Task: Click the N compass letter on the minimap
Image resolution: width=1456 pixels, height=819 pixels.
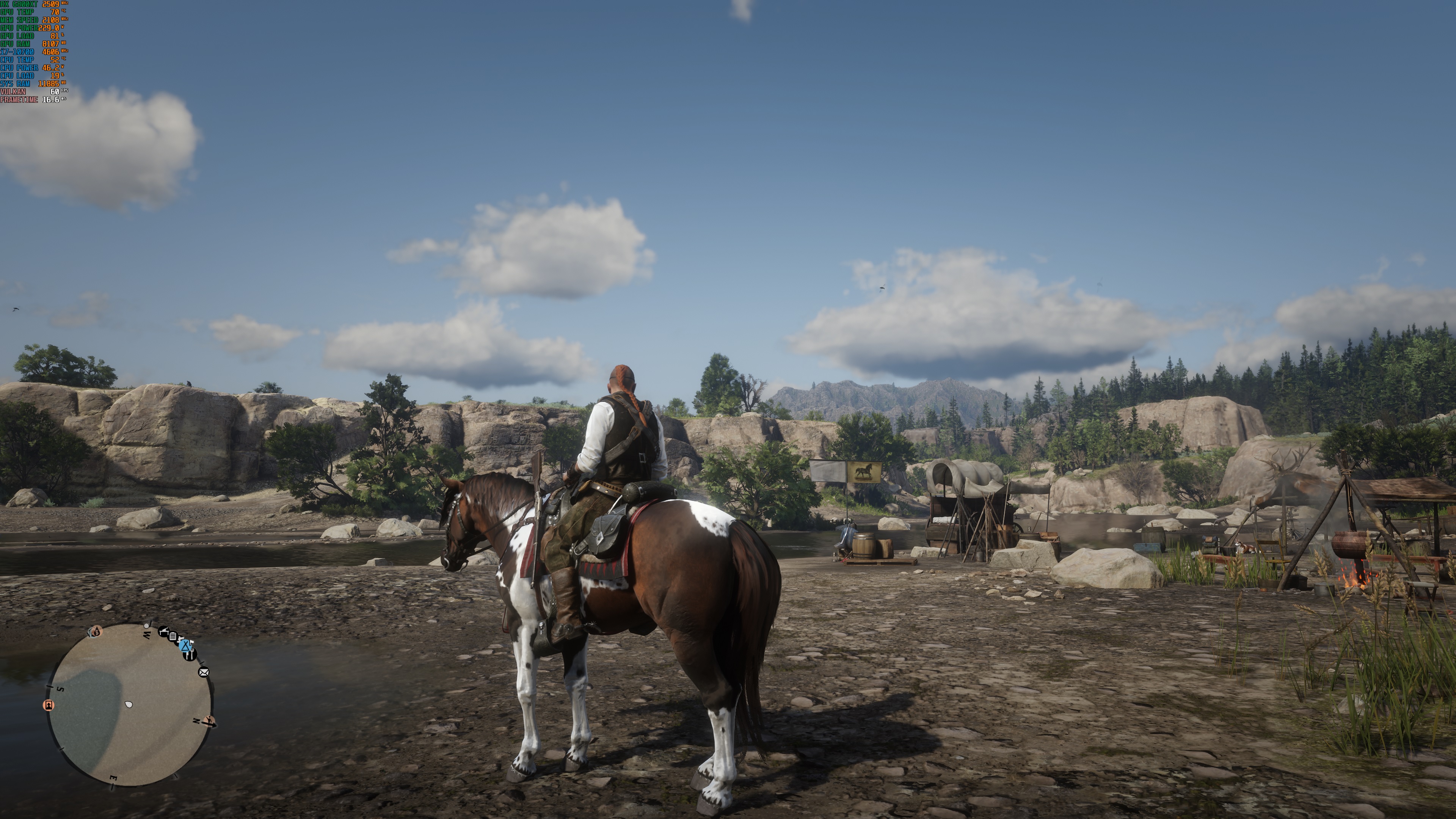Action: pyautogui.click(x=197, y=721)
